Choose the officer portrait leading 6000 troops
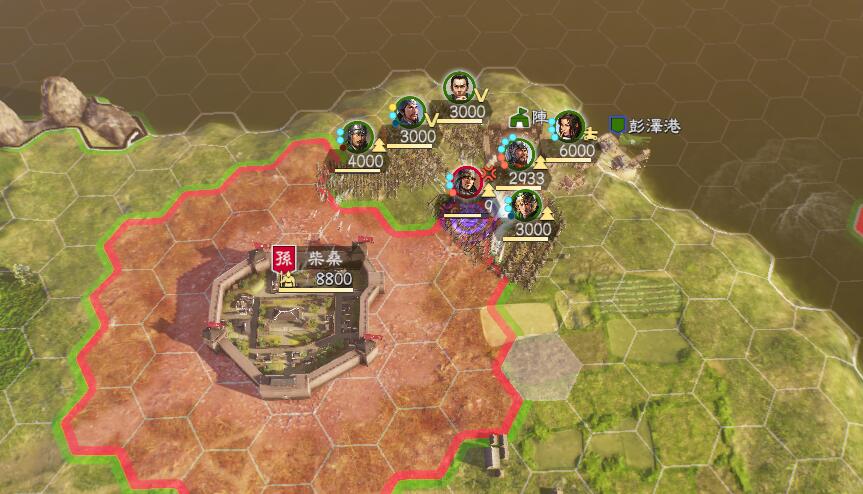Image resolution: width=863 pixels, height=494 pixels. coord(568,126)
